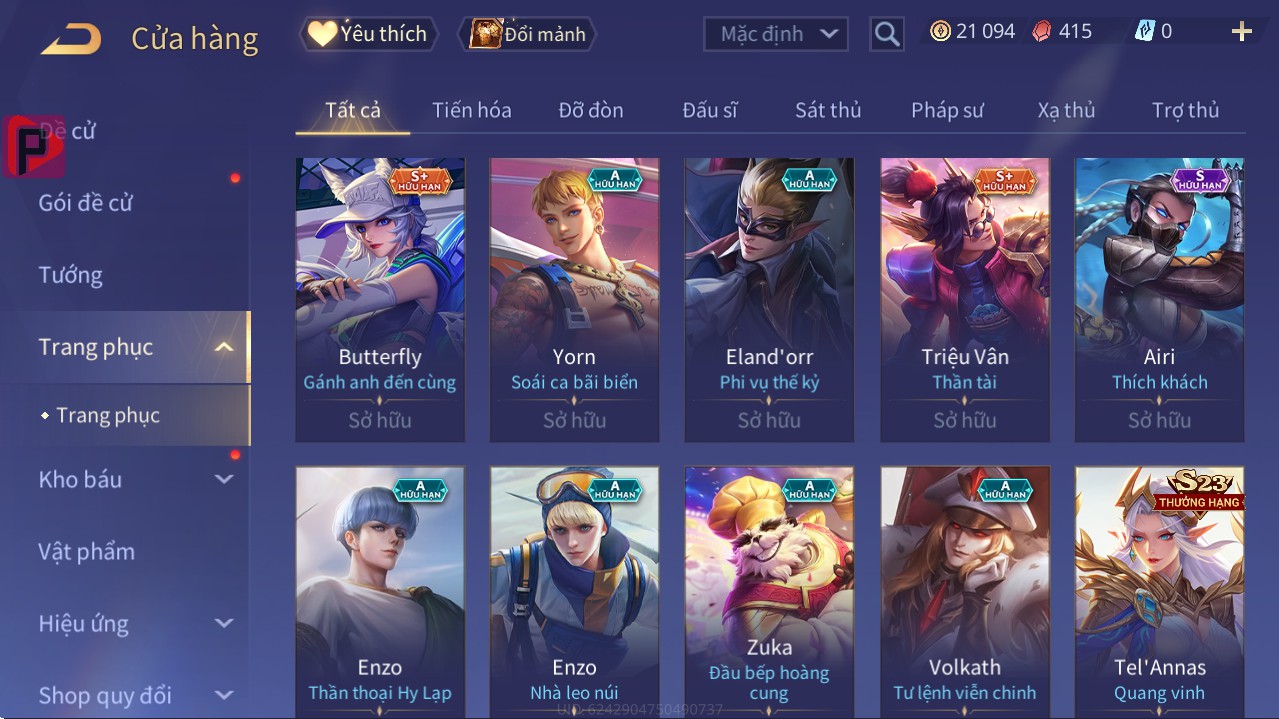Show the Đấu sĩ category
Screen dimensions: 1279x719
tap(709, 110)
